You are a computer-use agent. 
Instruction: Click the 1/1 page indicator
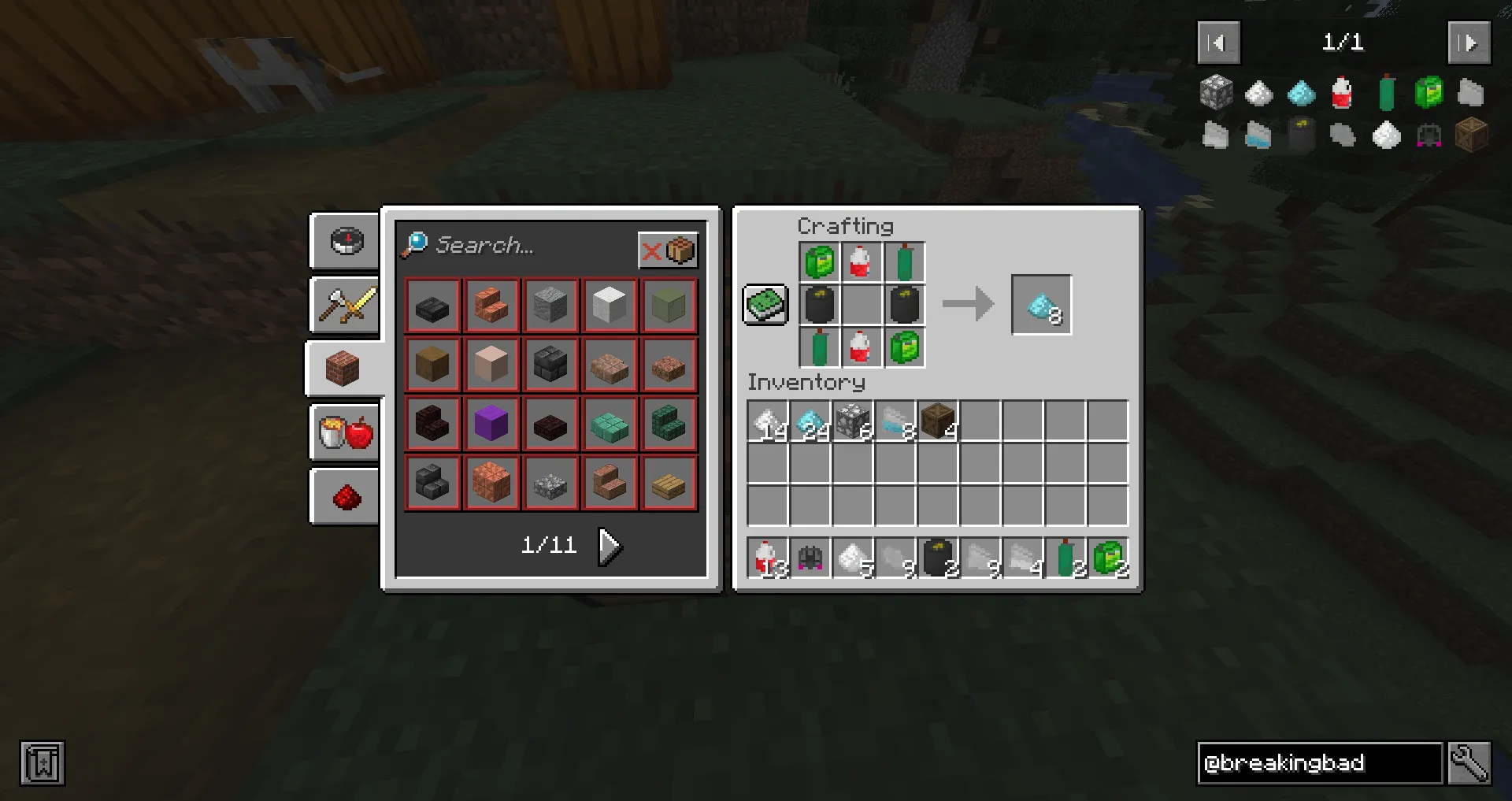1343,43
